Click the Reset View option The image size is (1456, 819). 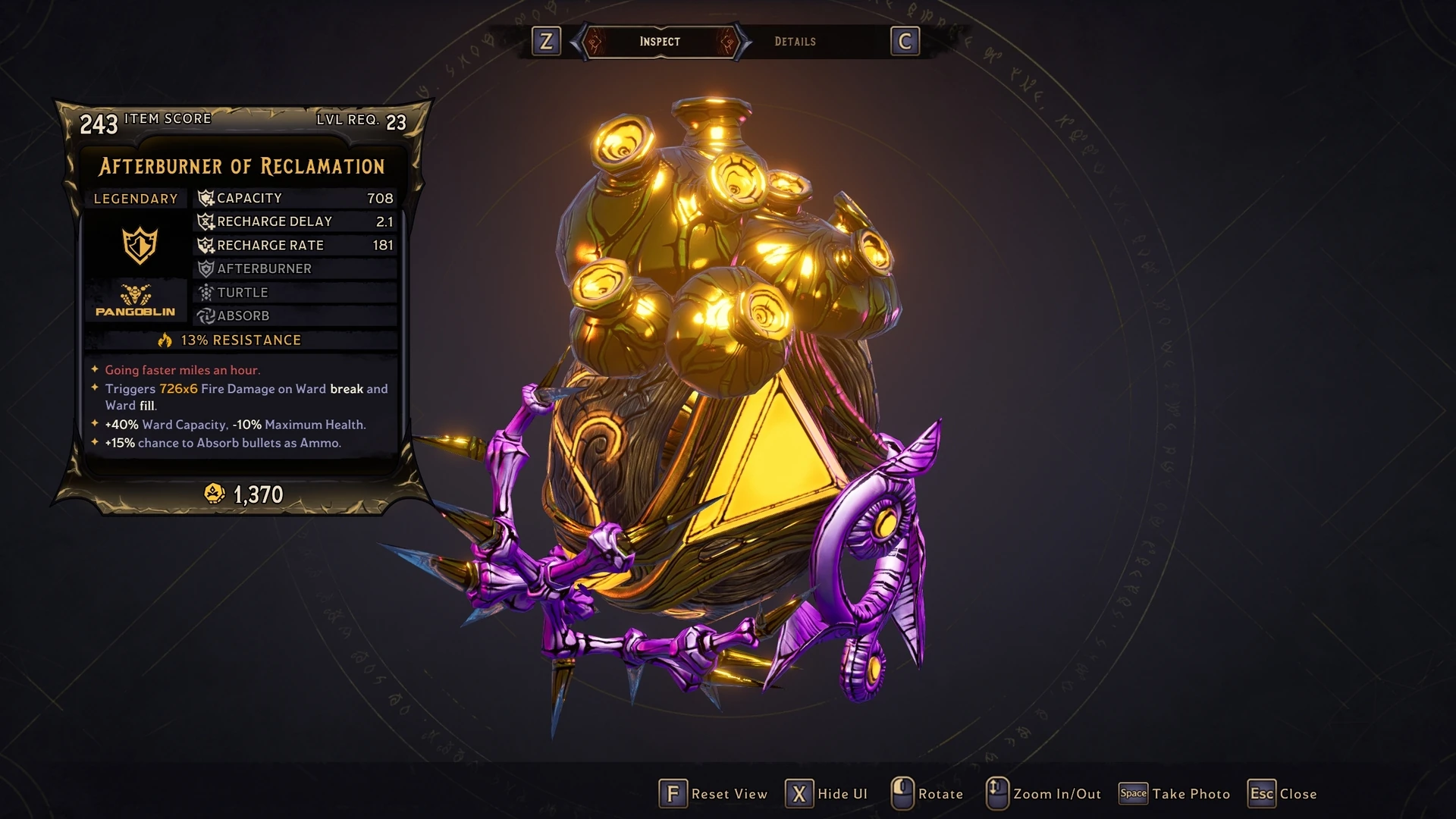click(x=714, y=794)
